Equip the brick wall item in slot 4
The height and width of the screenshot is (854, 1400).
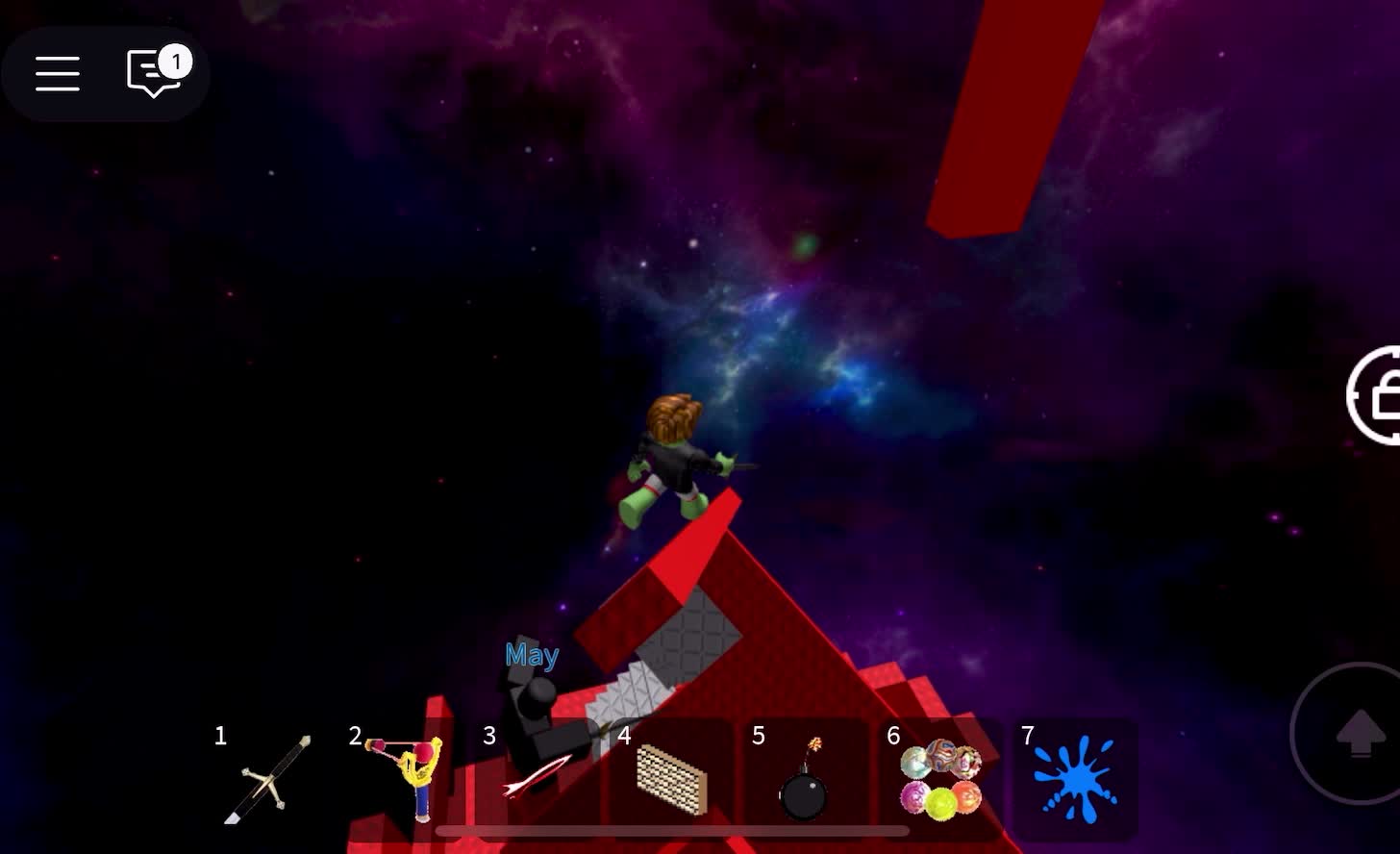point(670,779)
